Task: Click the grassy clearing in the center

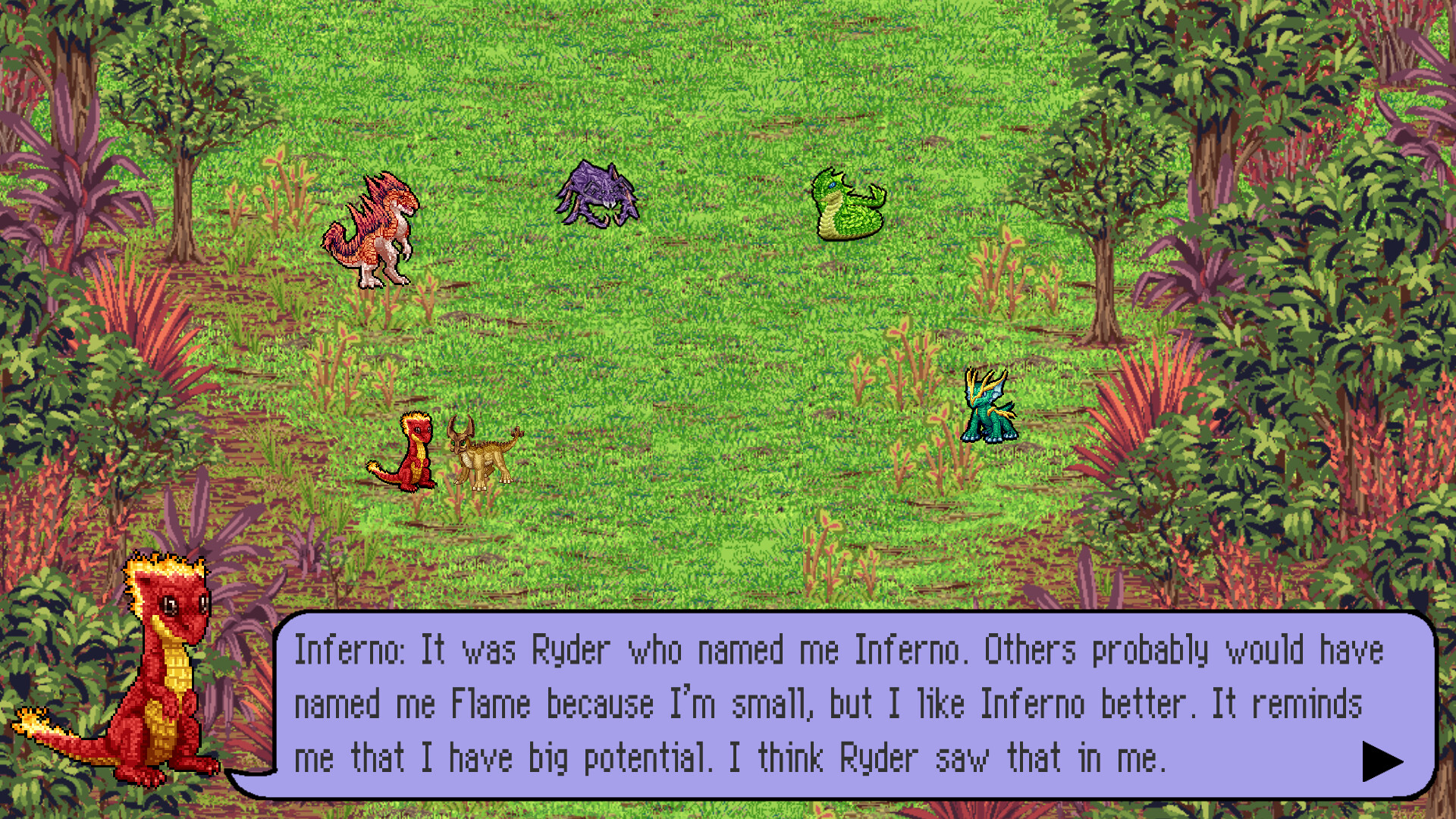Action: tap(720, 341)
